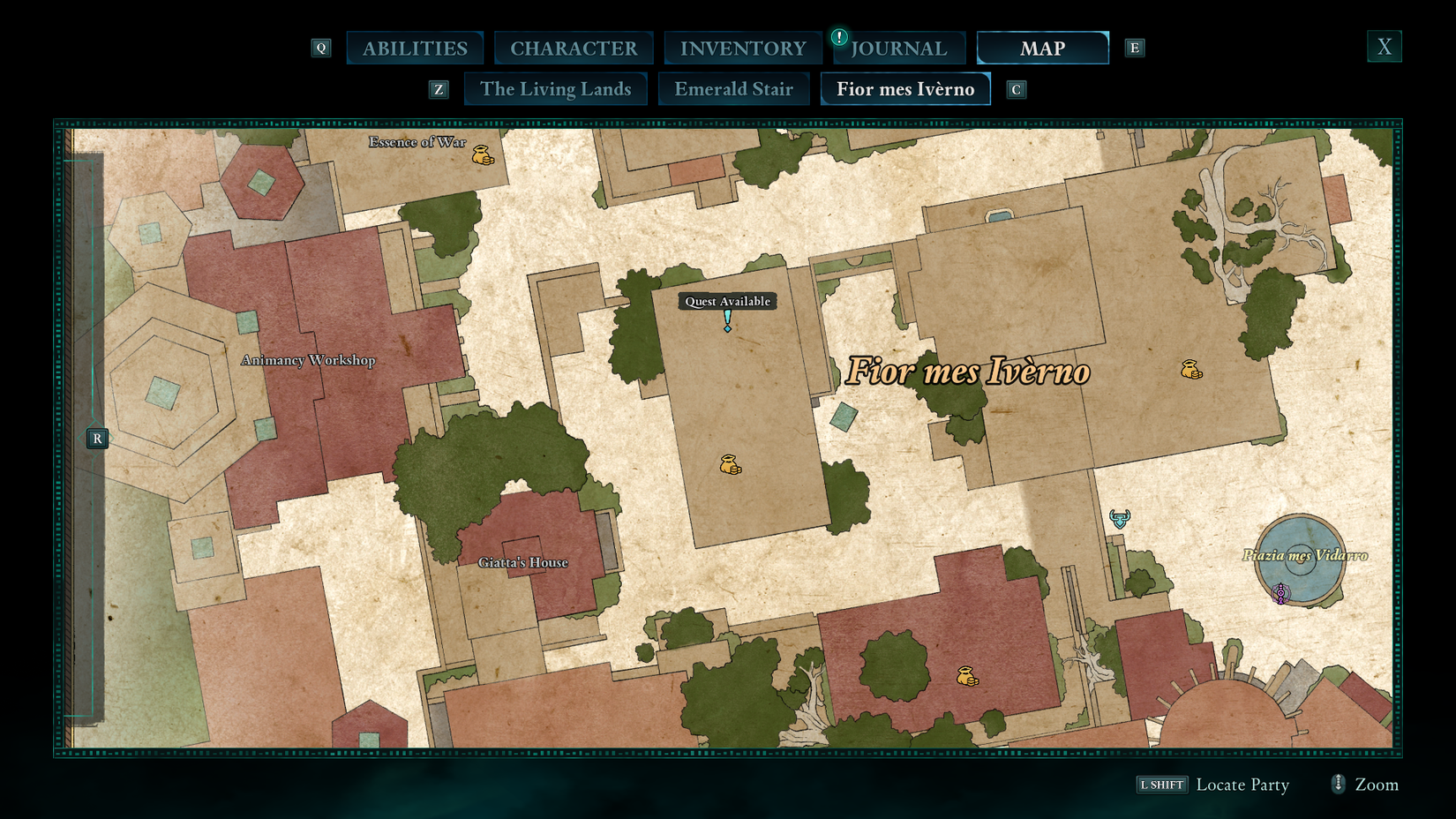Click the loot icon in the bottom garden area
The image size is (1456, 819).
(966, 676)
